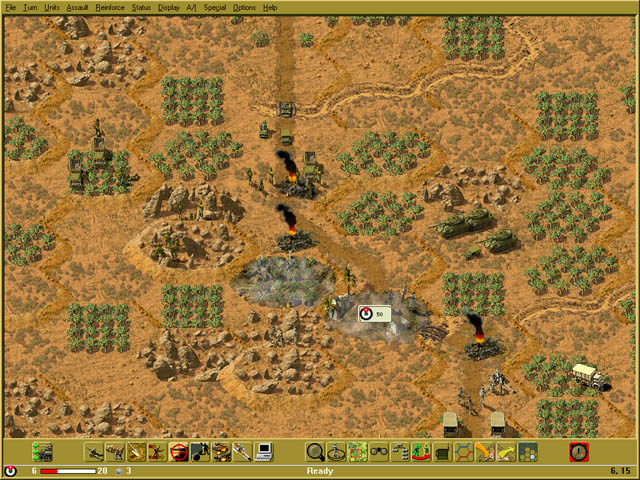Viewport: 640px width, 480px height.
Task: Click the red crosshair target icon
Action: point(179,452)
